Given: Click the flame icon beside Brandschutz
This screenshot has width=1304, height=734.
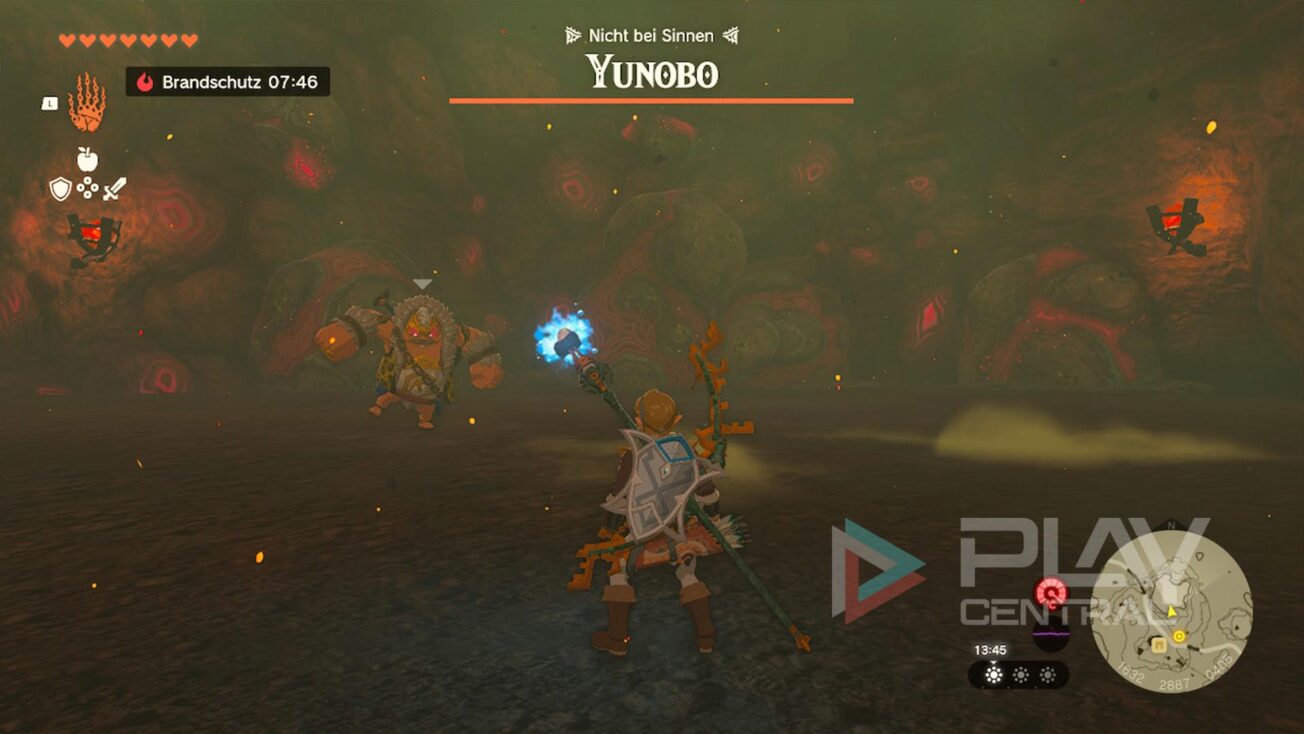Looking at the screenshot, I should (146, 82).
